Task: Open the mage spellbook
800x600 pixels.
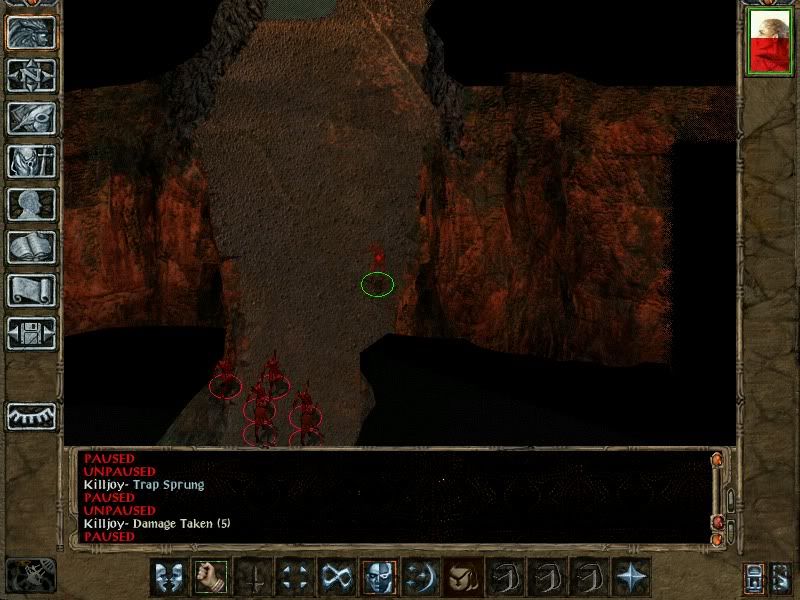Action: click(x=31, y=247)
